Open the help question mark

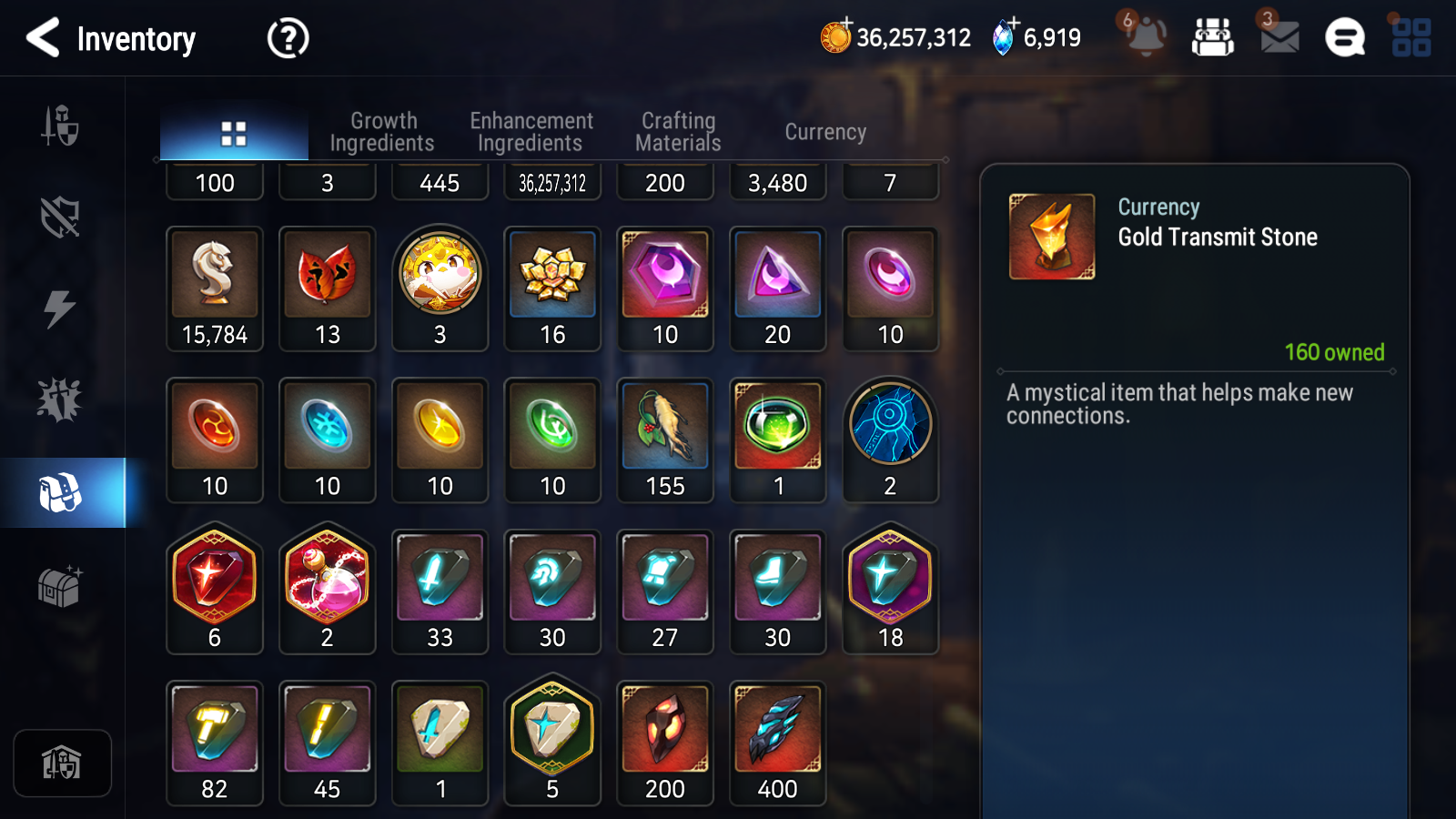pos(288,38)
